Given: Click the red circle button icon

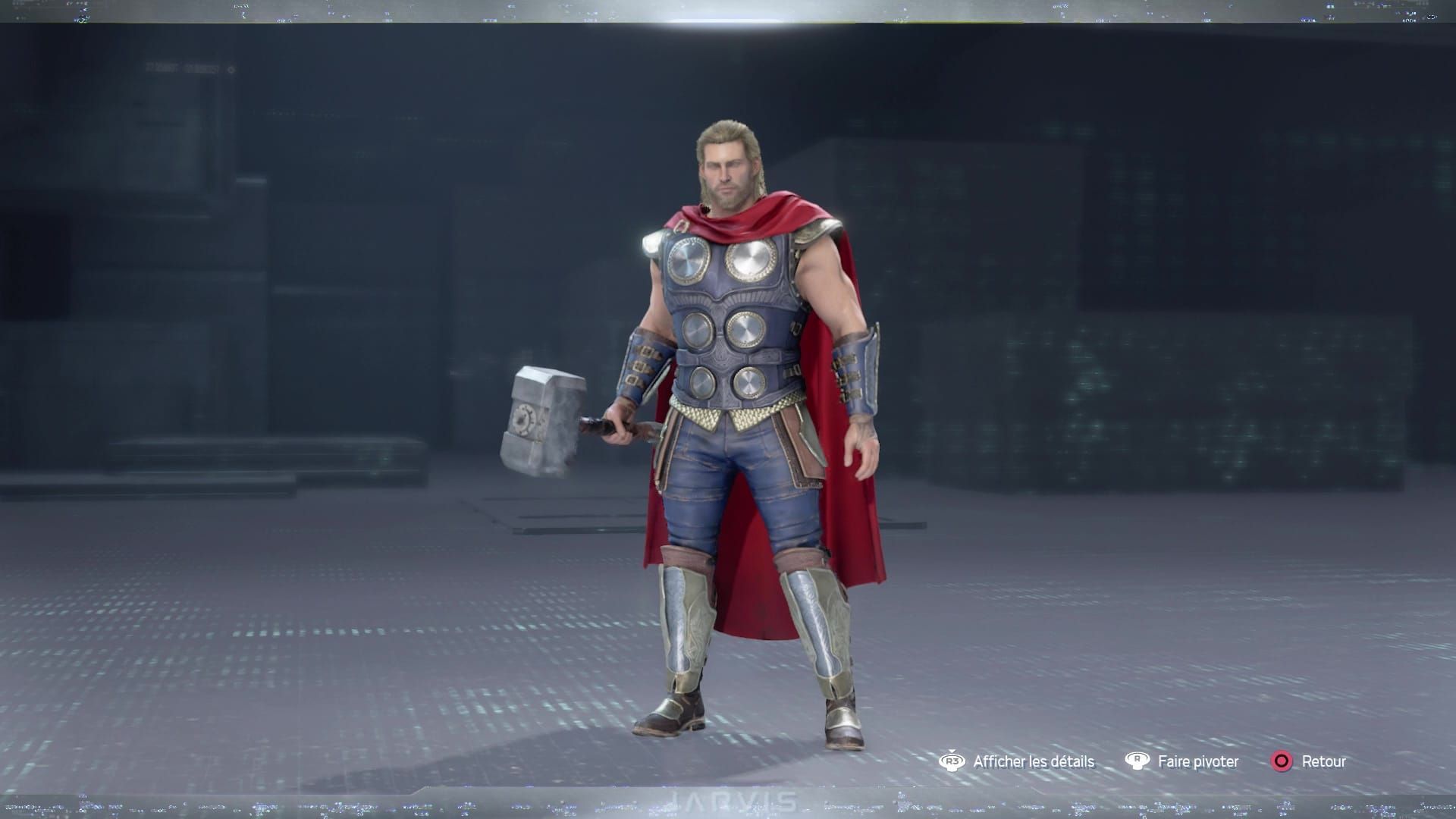Looking at the screenshot, I should tap(1282, 761).
